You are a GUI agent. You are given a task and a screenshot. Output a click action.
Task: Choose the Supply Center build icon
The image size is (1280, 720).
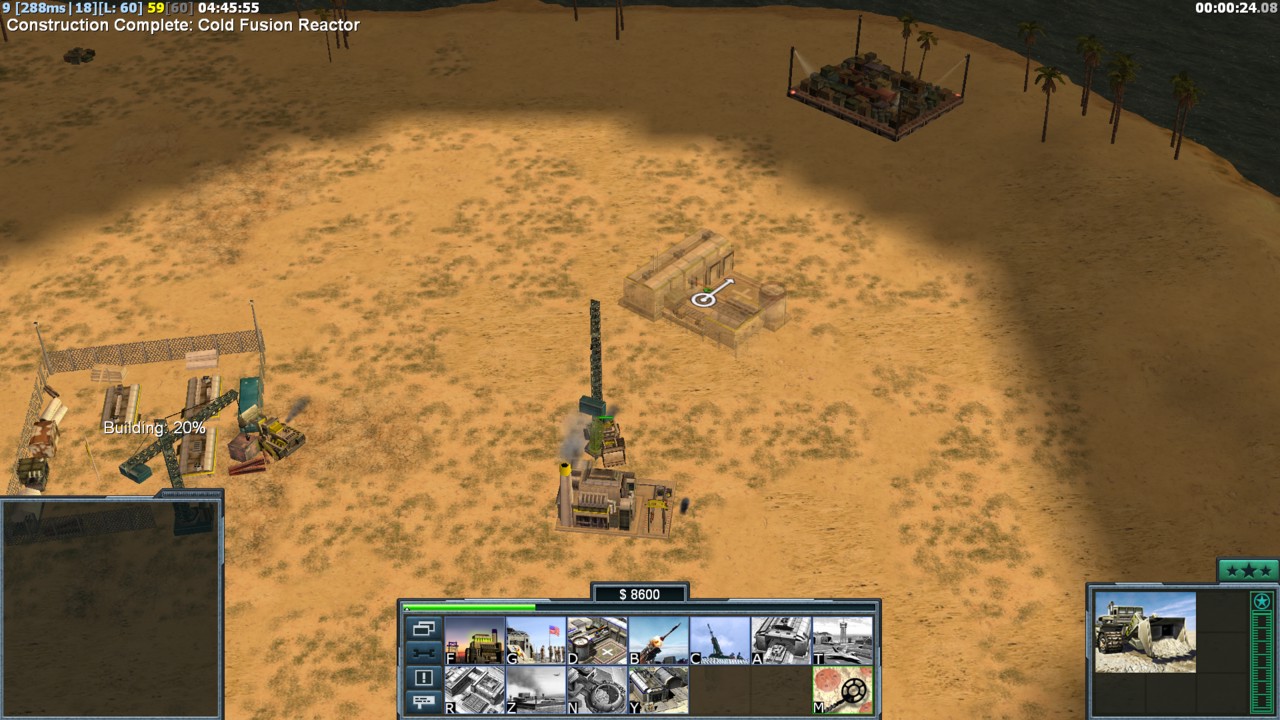[x=597, y=640]
